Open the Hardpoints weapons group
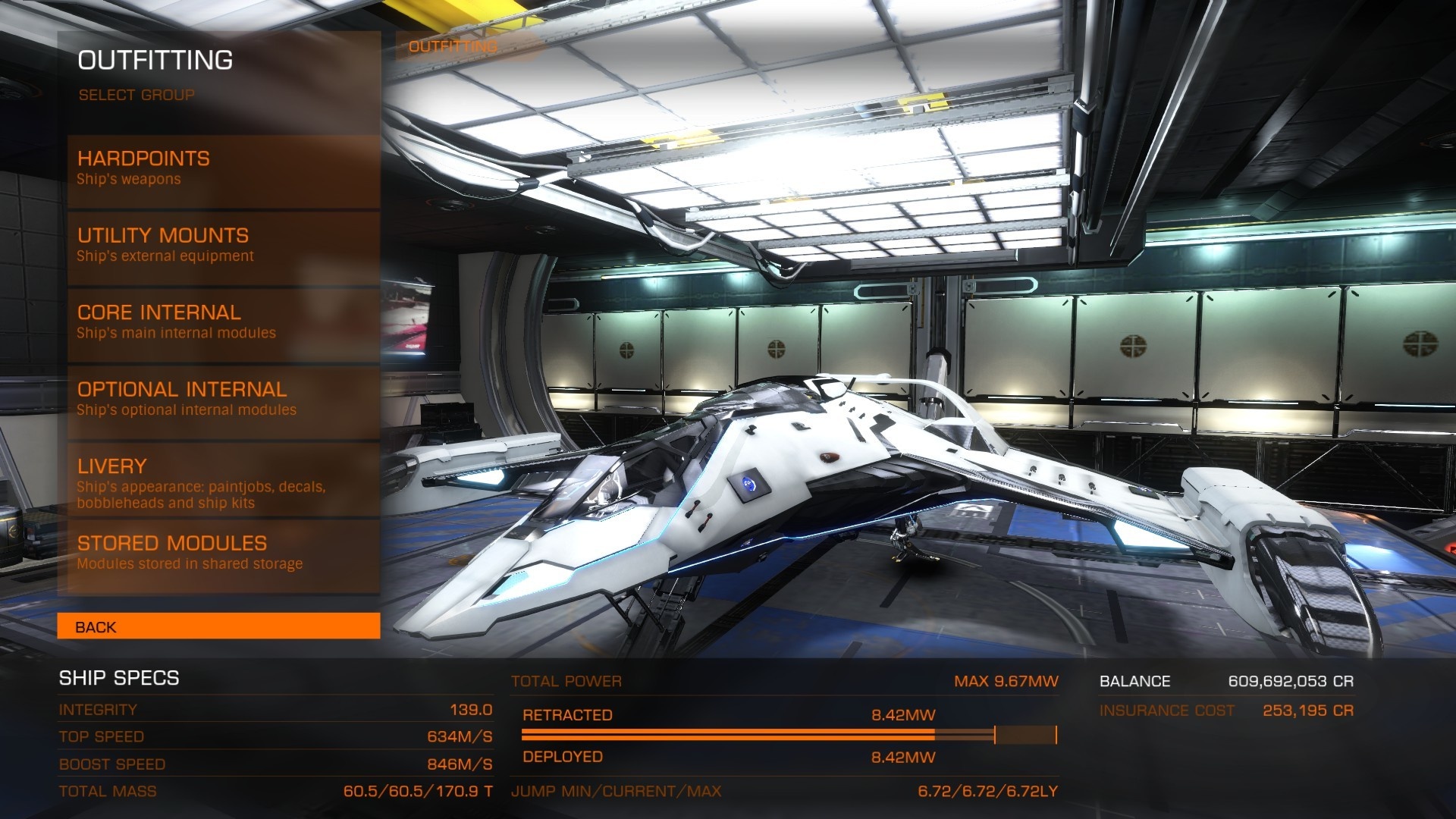The image size is (1456, 819). [x=223, y=170]
